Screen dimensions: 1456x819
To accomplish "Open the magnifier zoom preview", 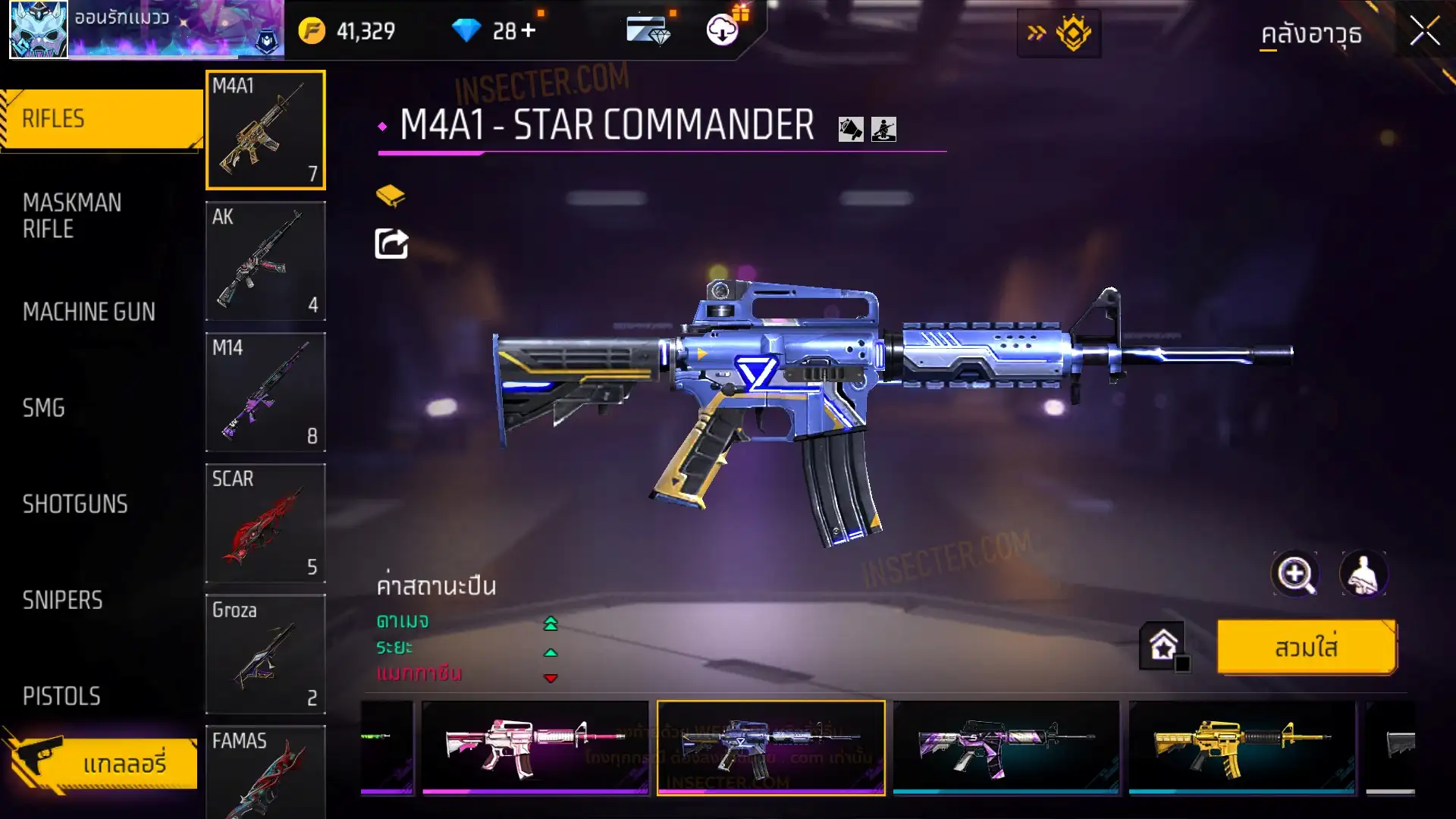I will click(x=1294, y=574).
